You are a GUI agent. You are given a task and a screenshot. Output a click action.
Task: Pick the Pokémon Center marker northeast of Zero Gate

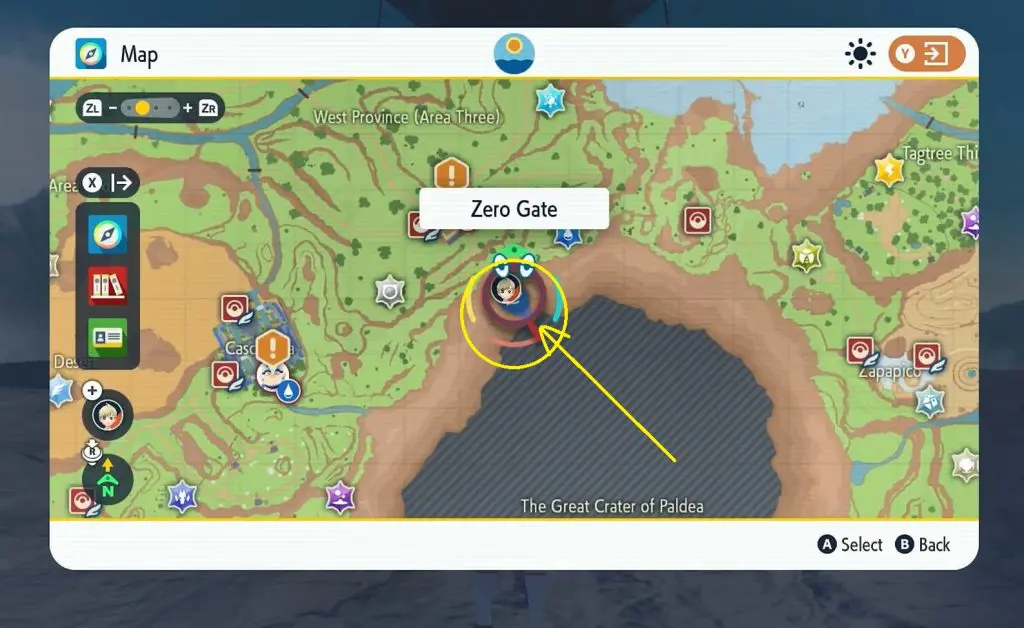(x=697, y=220)
